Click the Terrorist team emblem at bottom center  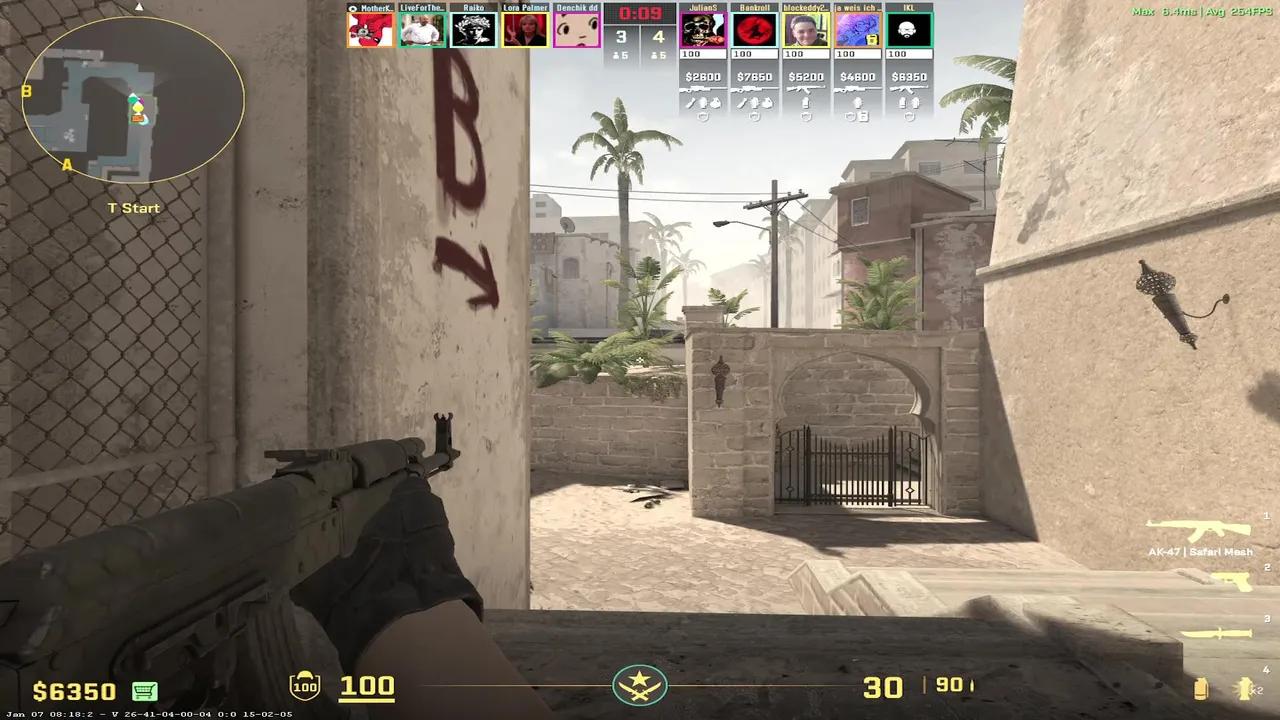point(640,687)
